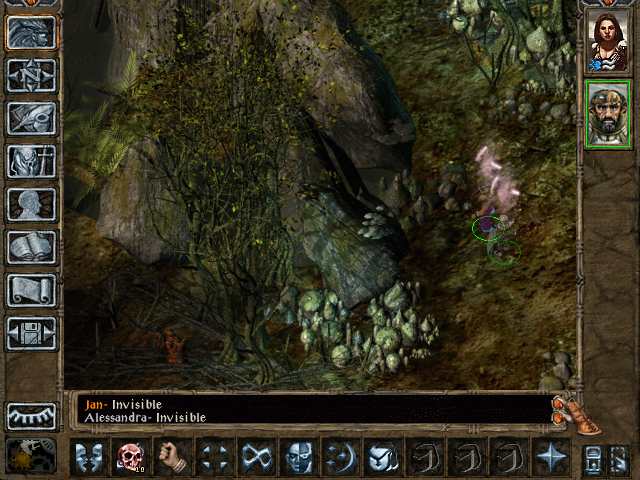Screen dimensions: 640x480
Task: Choose the four-arrows action button
Action: coord(215,457)
